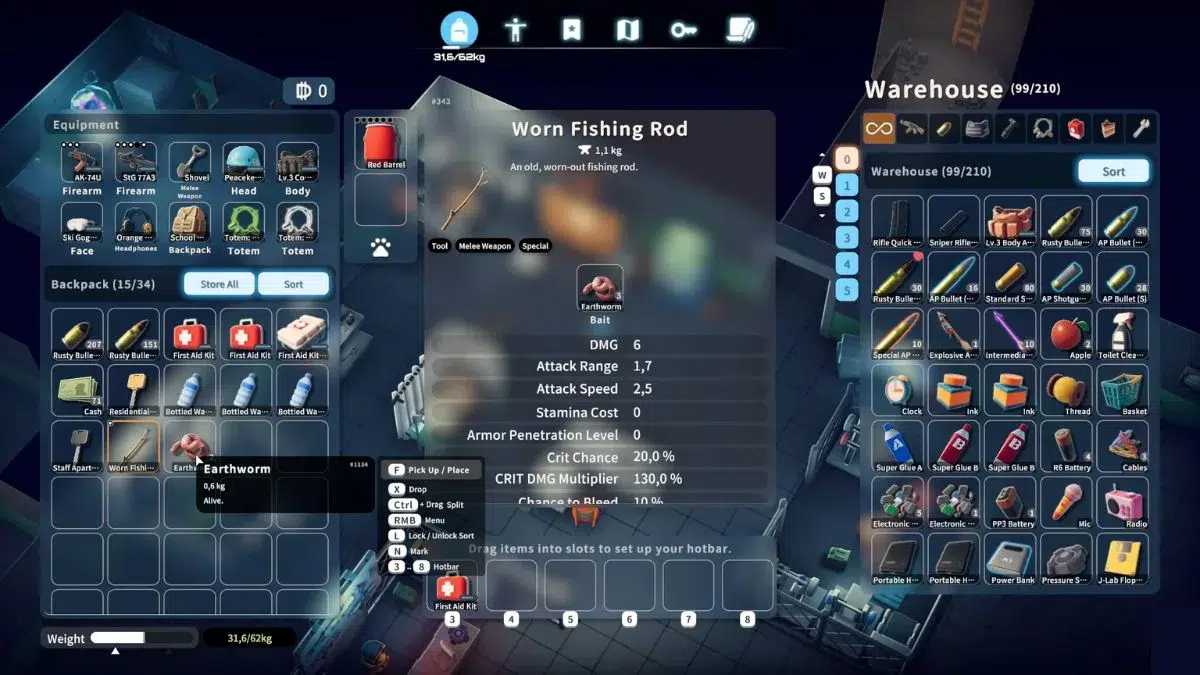Open the map tab
1200x675 pixels.
(x=627, y=30)
